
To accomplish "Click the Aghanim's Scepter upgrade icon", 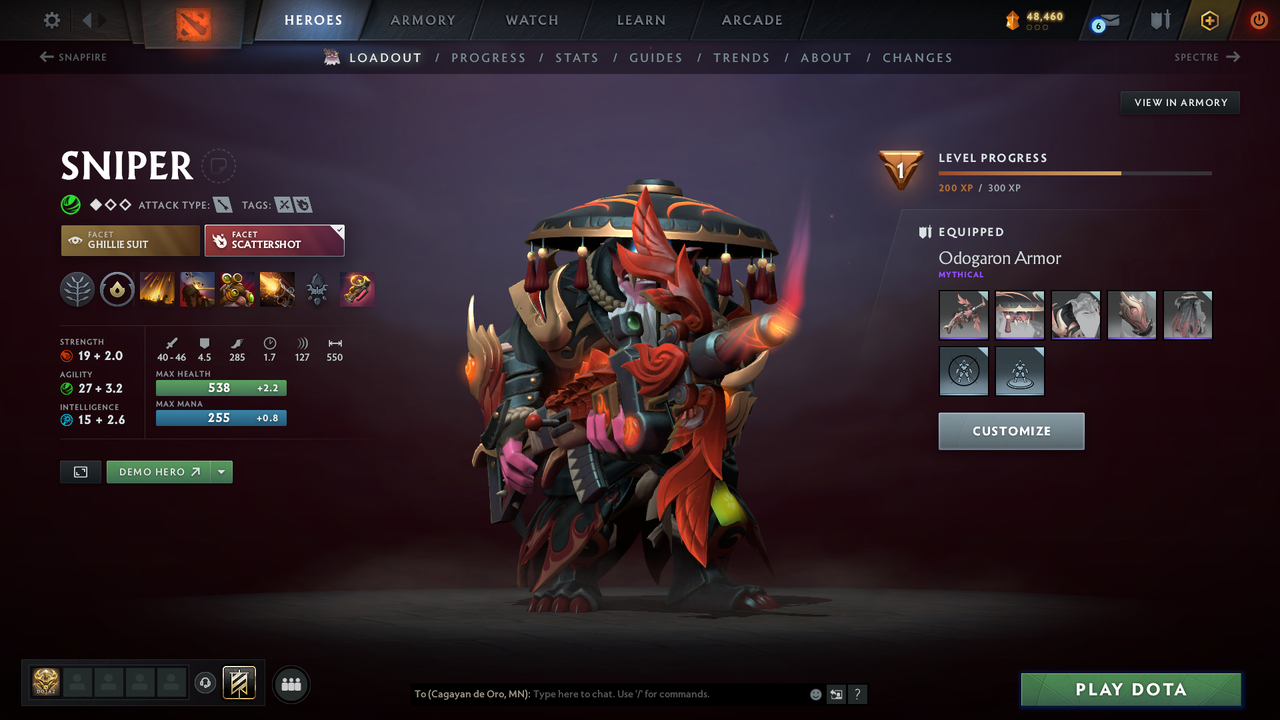I will (x=357, y=289).
